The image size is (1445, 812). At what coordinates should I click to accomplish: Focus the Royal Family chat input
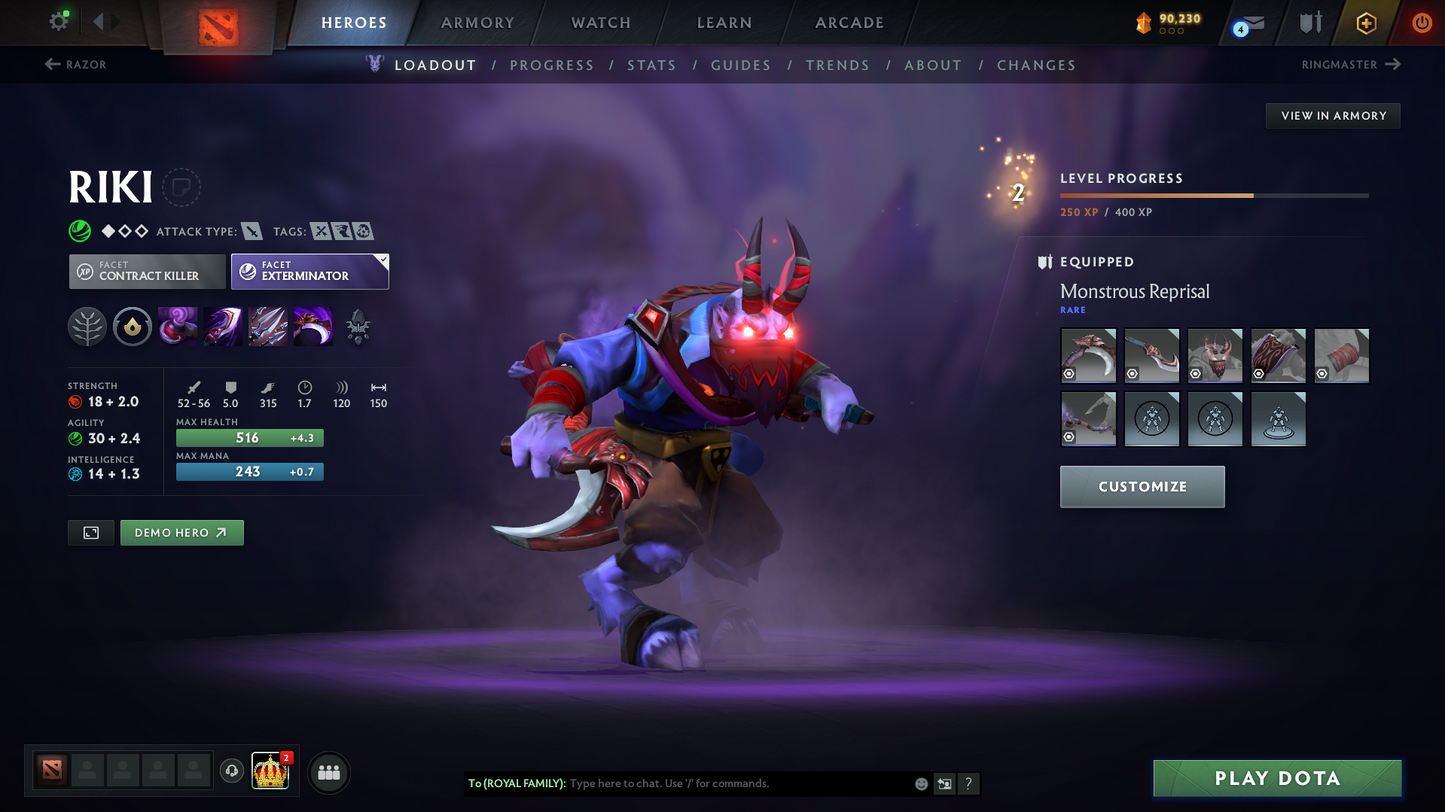(x=735, y=784)
